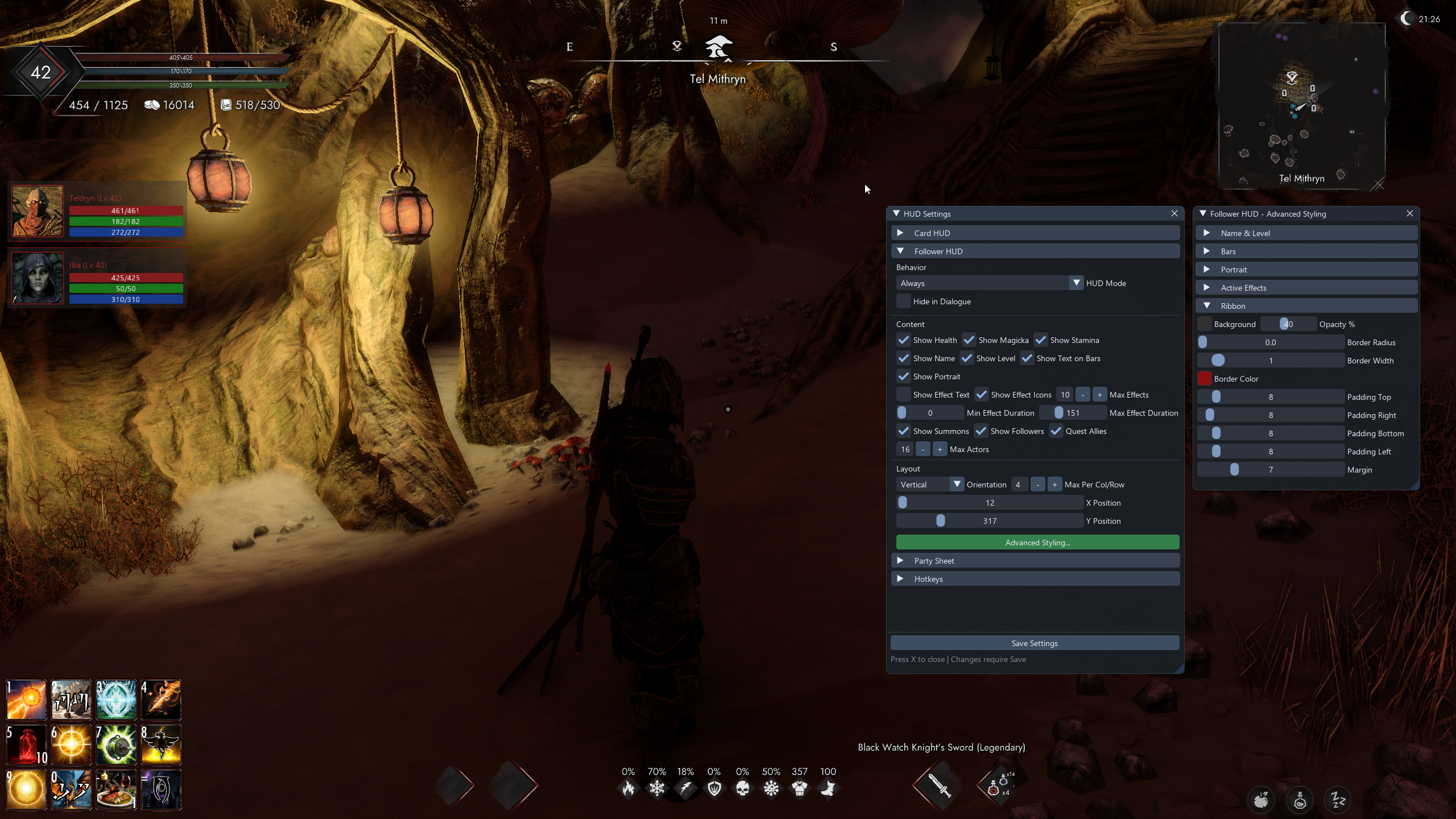This screenshot has width=1456, height=819.
Task: Open Advanced Styling options
Action: pyautogui.click(x=1037, y=543)
